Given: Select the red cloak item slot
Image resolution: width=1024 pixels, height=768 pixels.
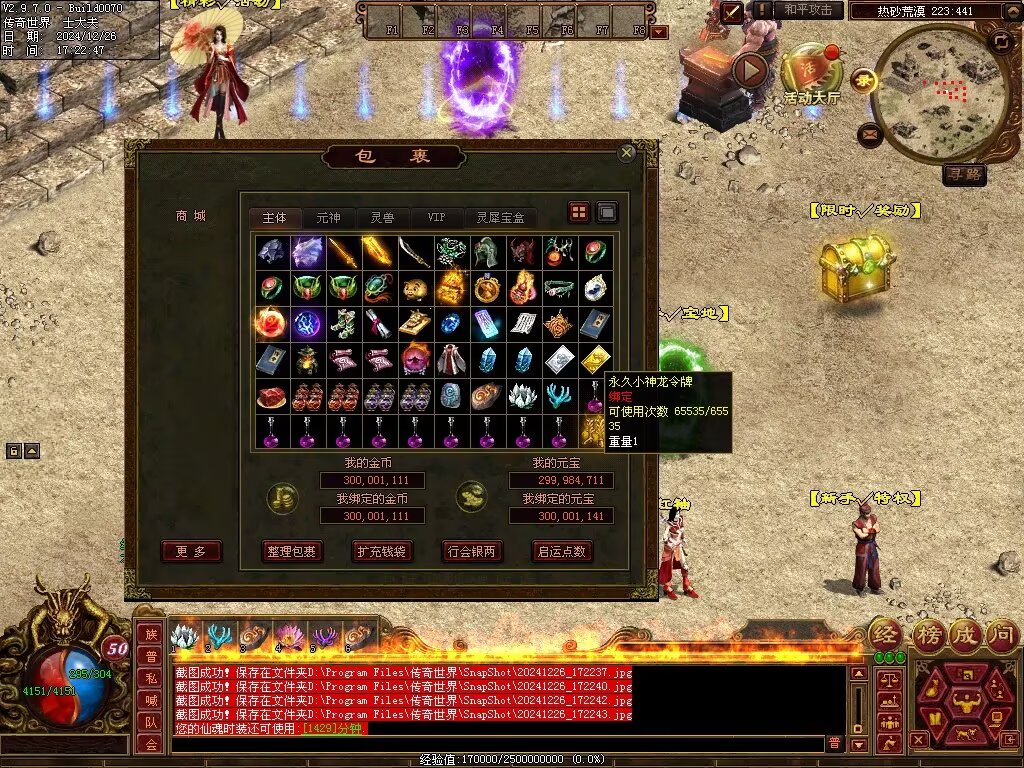Looking at the screenshot, I should 451,360.
